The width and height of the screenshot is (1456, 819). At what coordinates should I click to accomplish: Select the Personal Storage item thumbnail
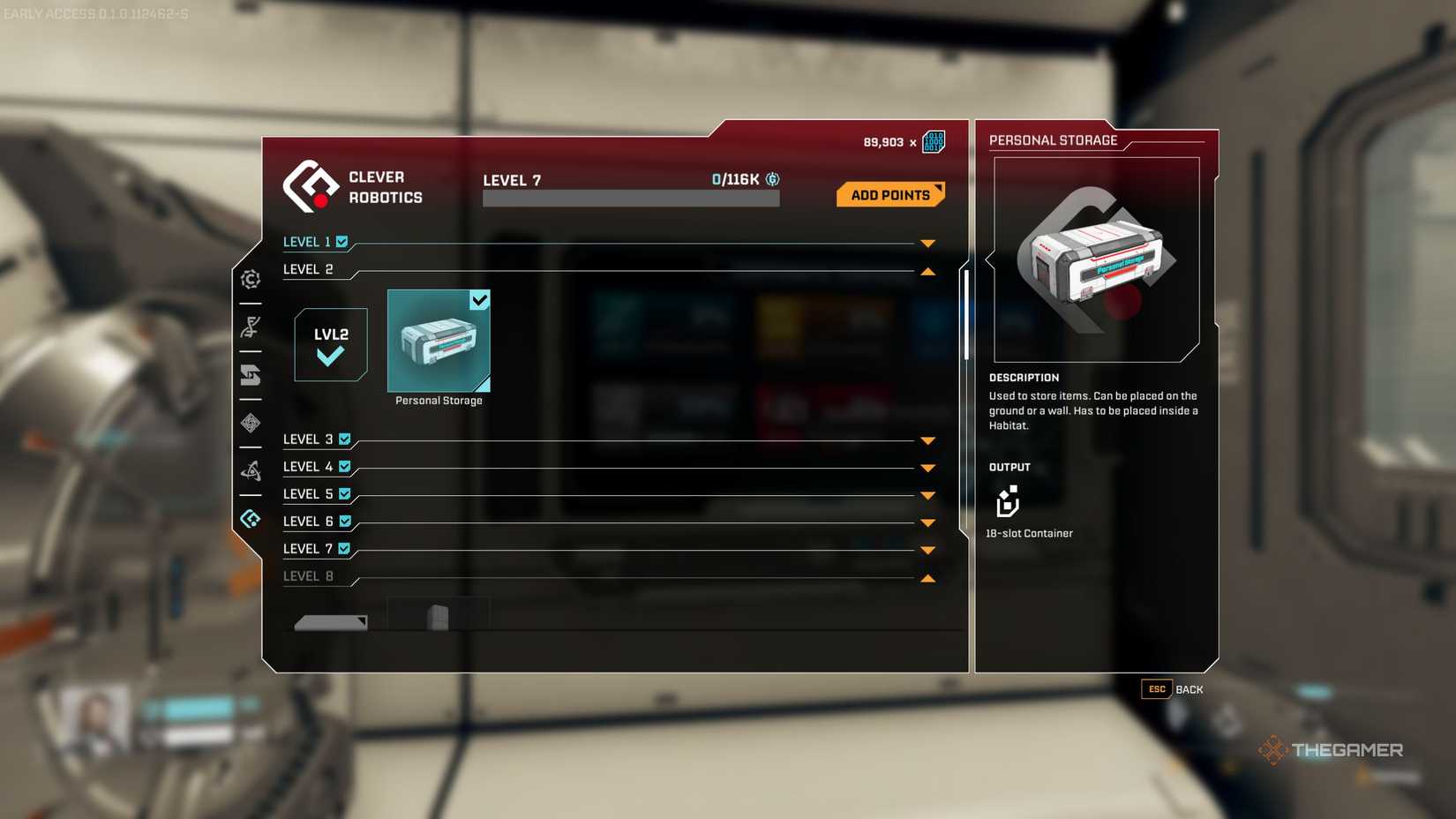439,342
